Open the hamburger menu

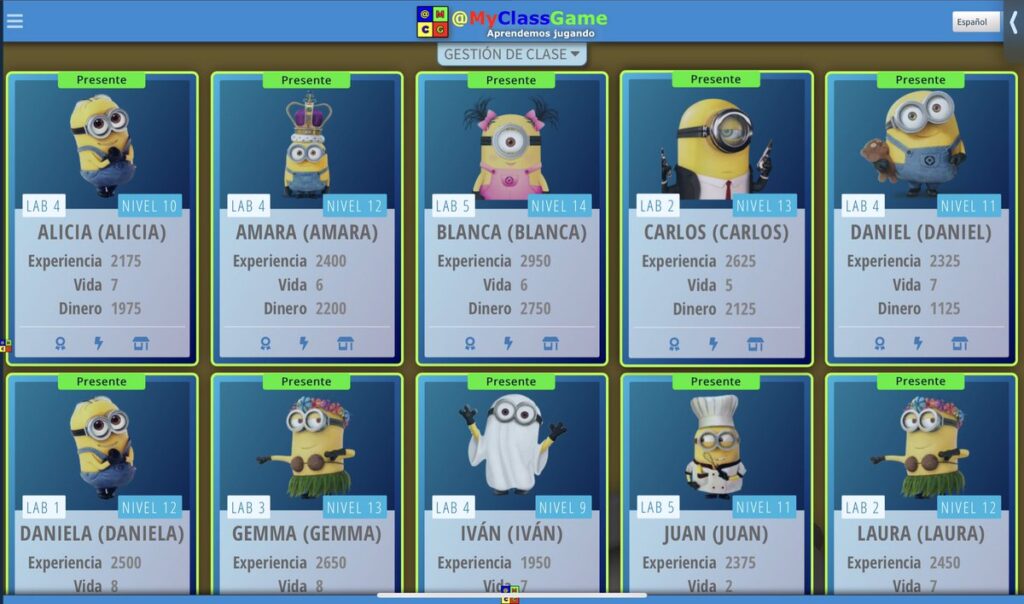click(15, 21)
